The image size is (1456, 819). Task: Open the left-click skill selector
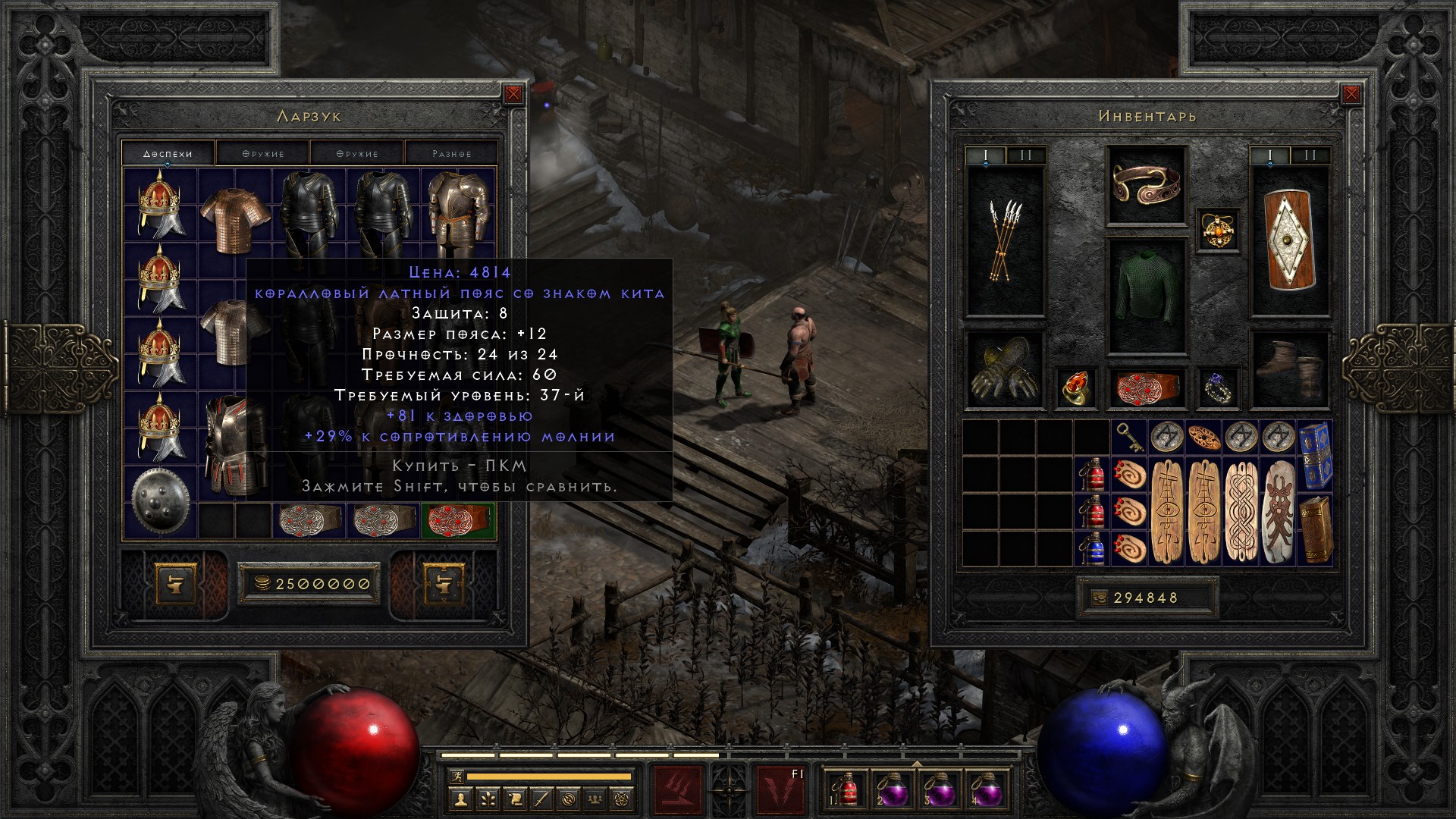click(677, 790)
